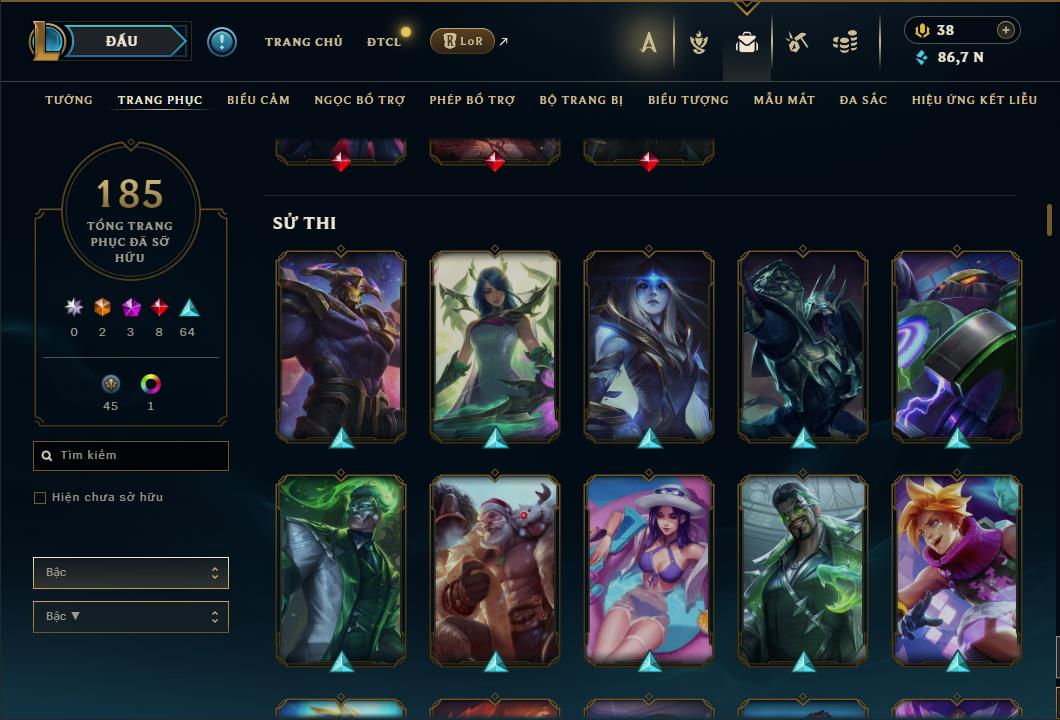The width and height of the screenshot is (1060, 720).
Task: Click the Tìm kiếm search field
Action: click(x=131, y=456)
